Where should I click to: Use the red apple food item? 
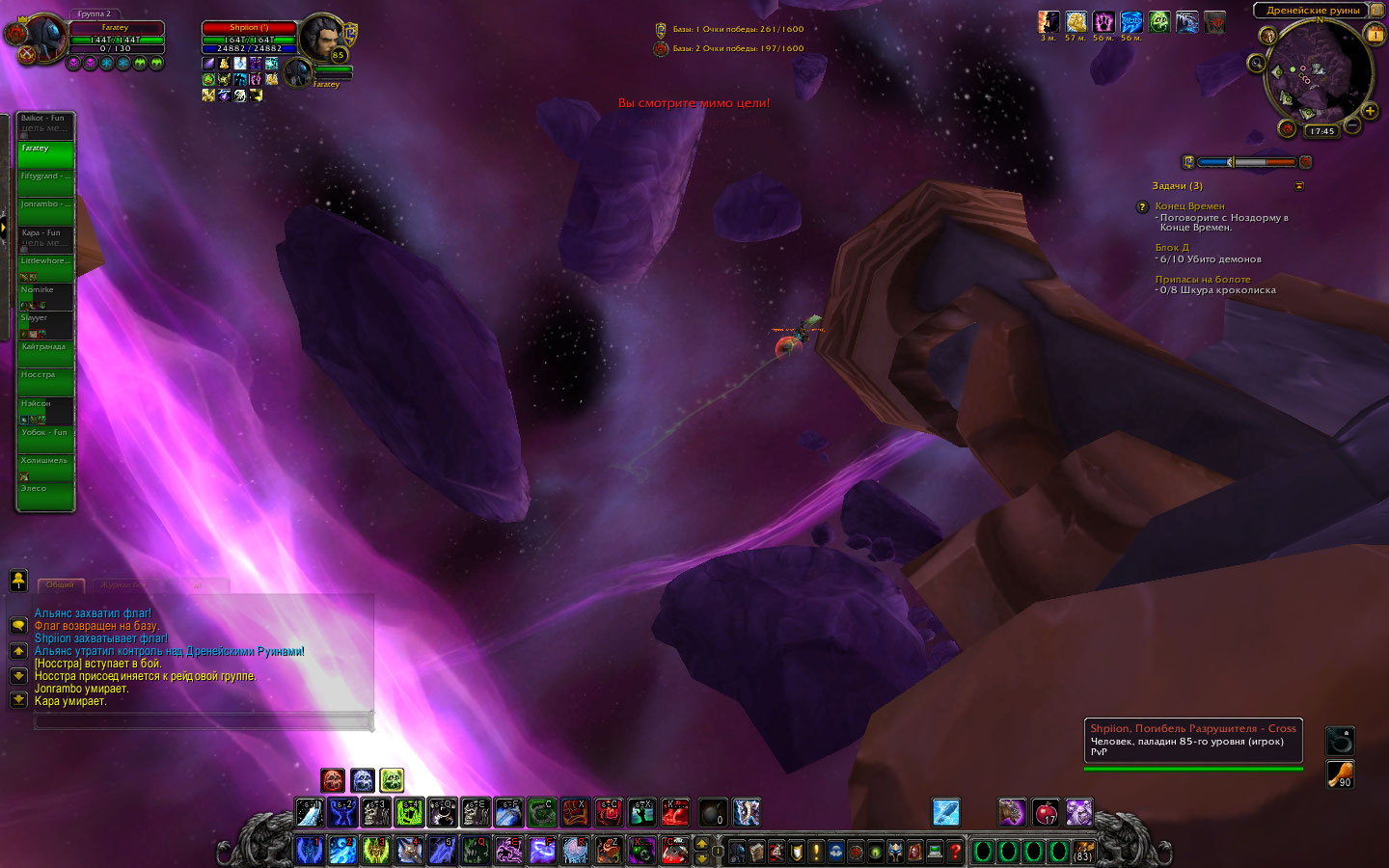(x=1046, y=813)
